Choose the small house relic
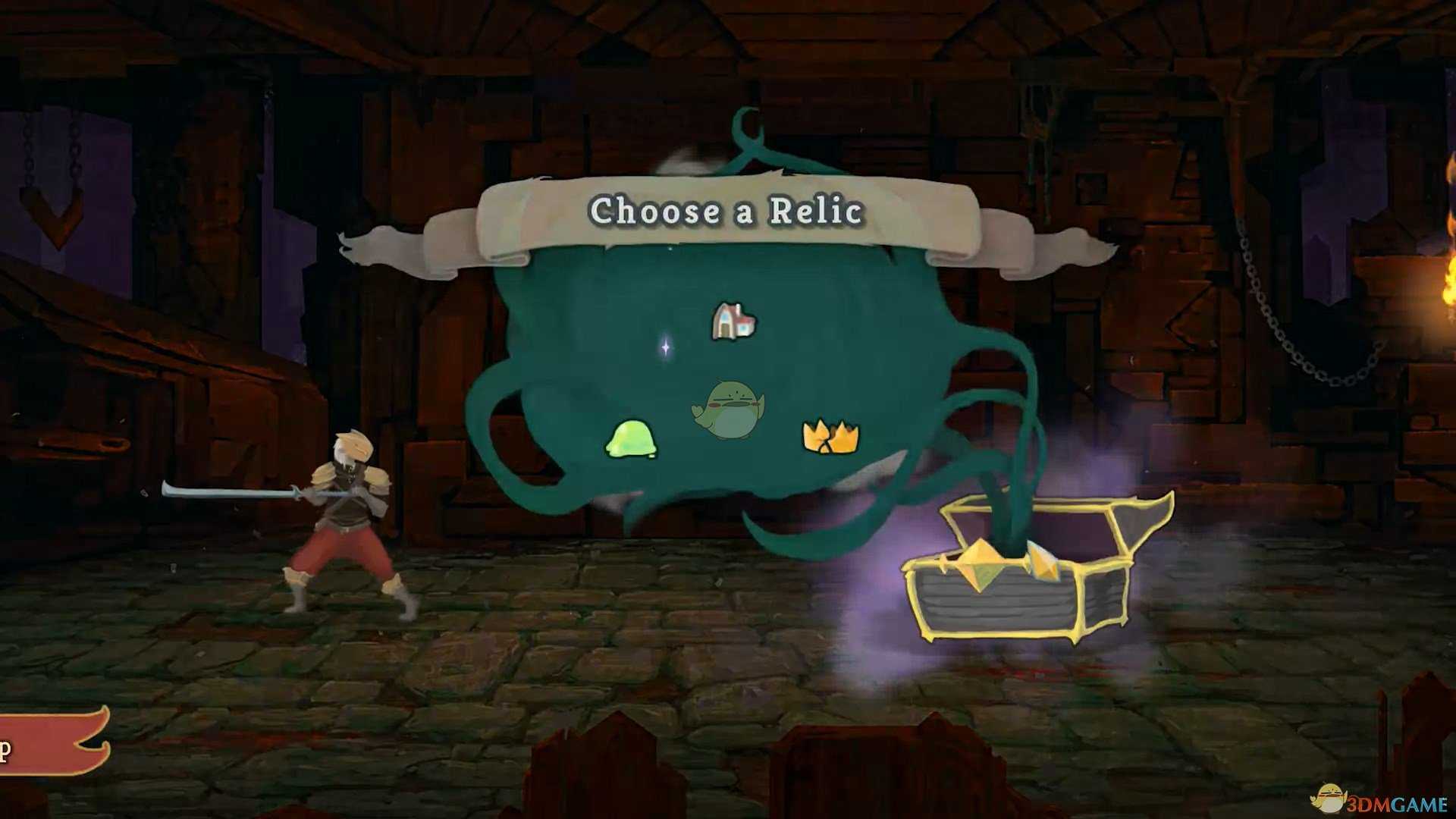Image resolution: width=1456 pixels, height=819 pixels. pyautogui.click(x=733, y=322)
